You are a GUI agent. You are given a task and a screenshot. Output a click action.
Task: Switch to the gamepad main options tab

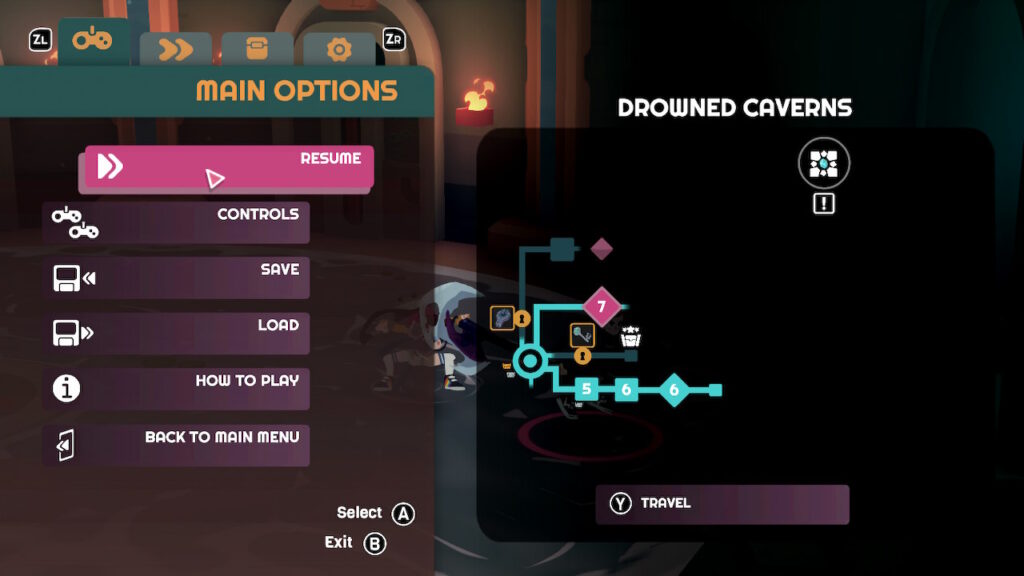[94, 43]
